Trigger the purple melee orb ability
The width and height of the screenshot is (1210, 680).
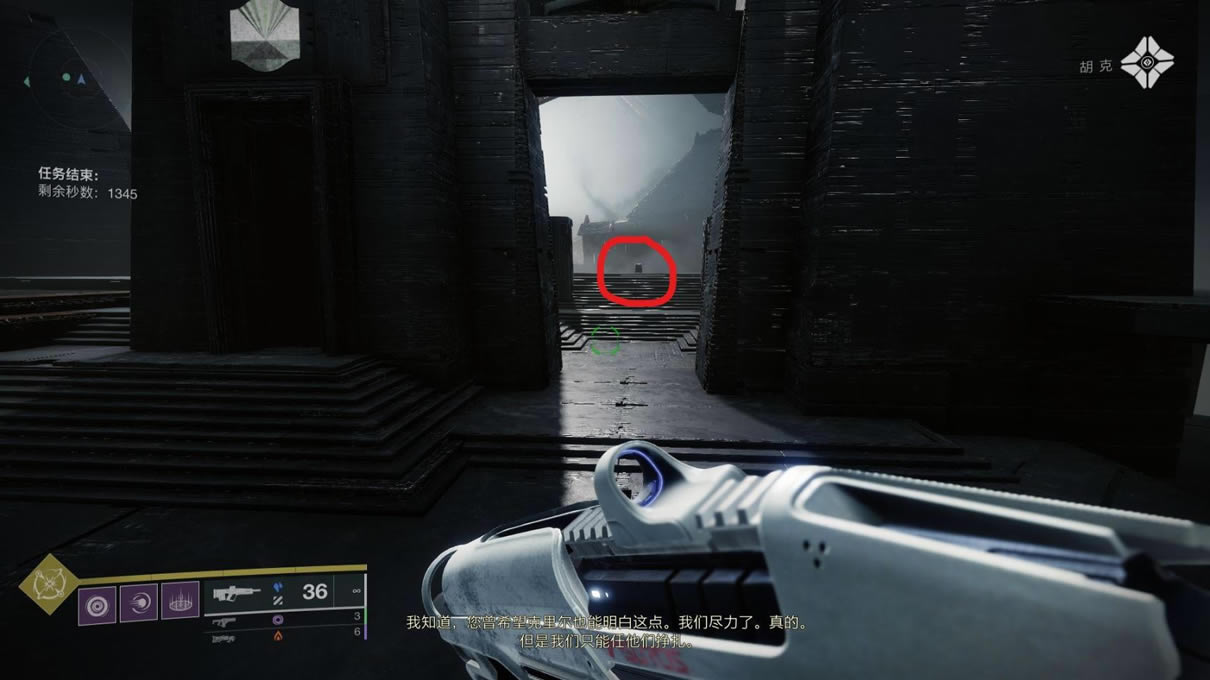click(139, 604)
